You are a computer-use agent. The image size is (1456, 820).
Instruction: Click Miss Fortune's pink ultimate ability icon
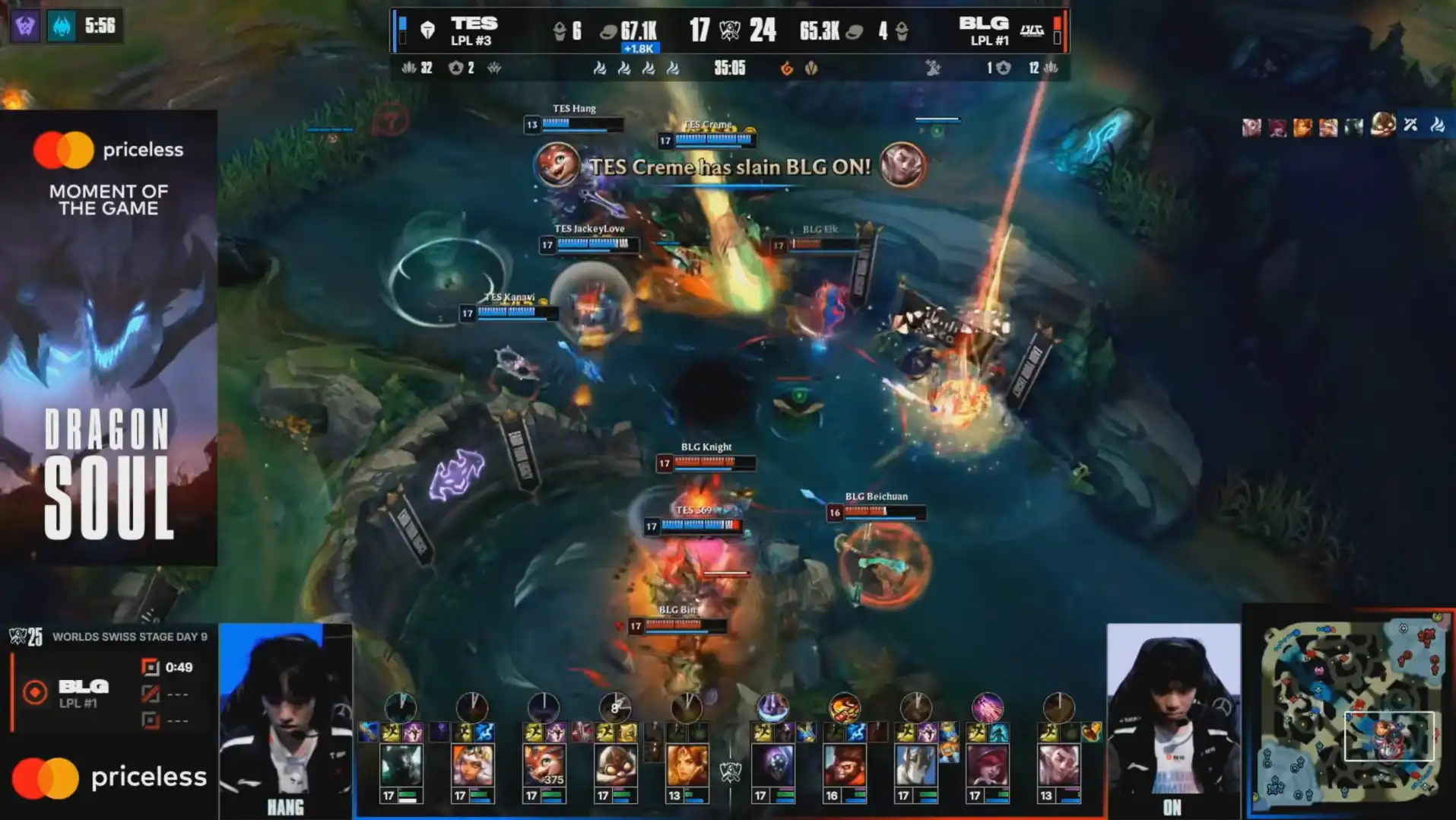click(987, 707)
